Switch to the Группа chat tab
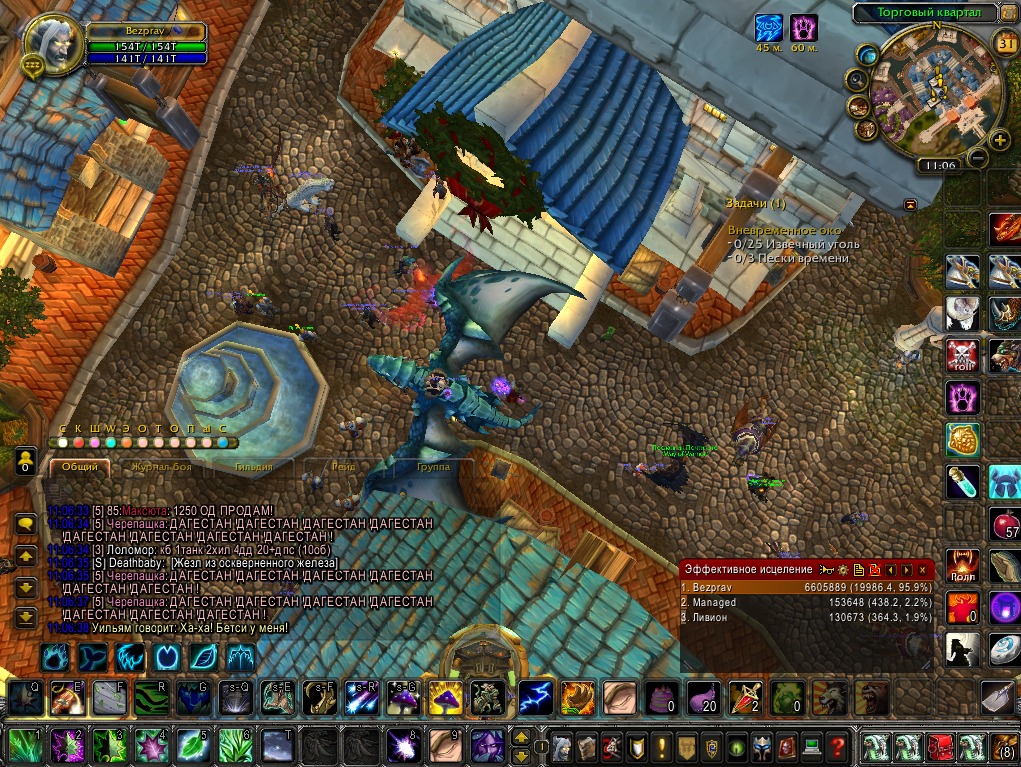This screenshot has width=1021, height=767. click(432, 466)
